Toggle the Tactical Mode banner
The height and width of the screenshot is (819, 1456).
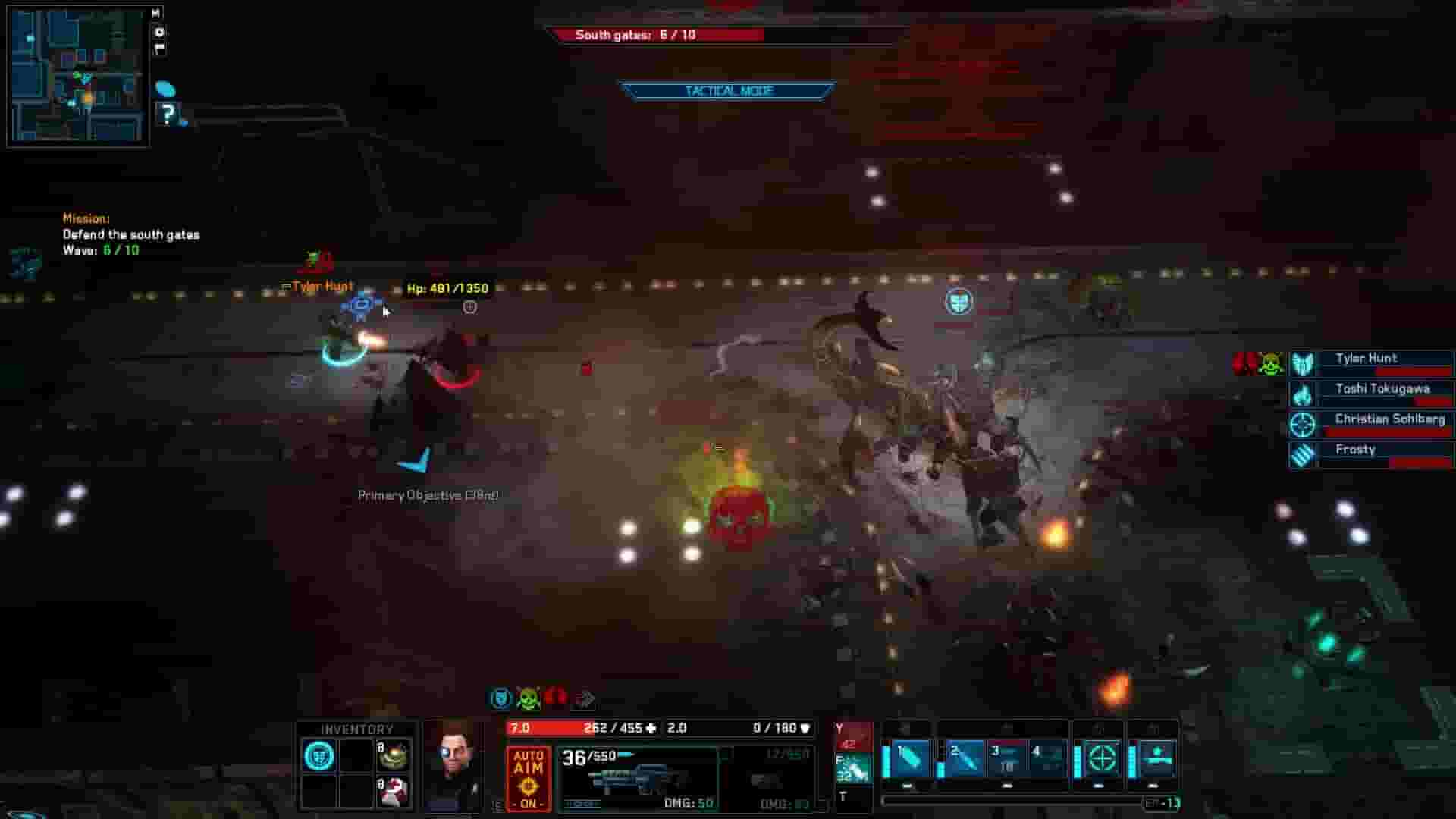726,90
